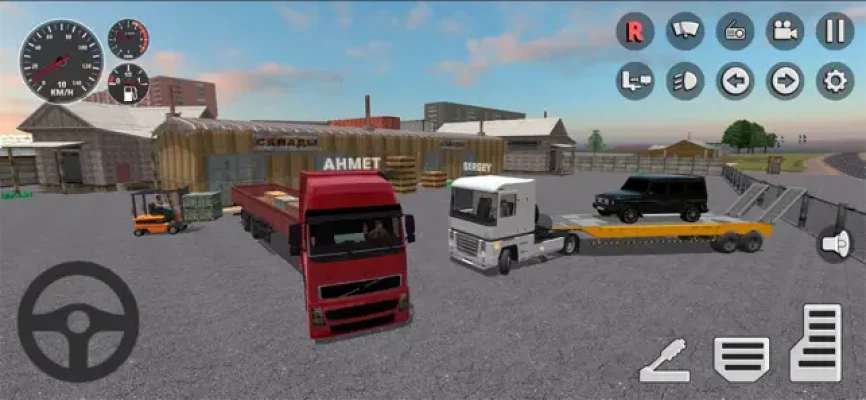Activate the left turn signal
The width and height of the screenshot is (866, 400).
735,81
